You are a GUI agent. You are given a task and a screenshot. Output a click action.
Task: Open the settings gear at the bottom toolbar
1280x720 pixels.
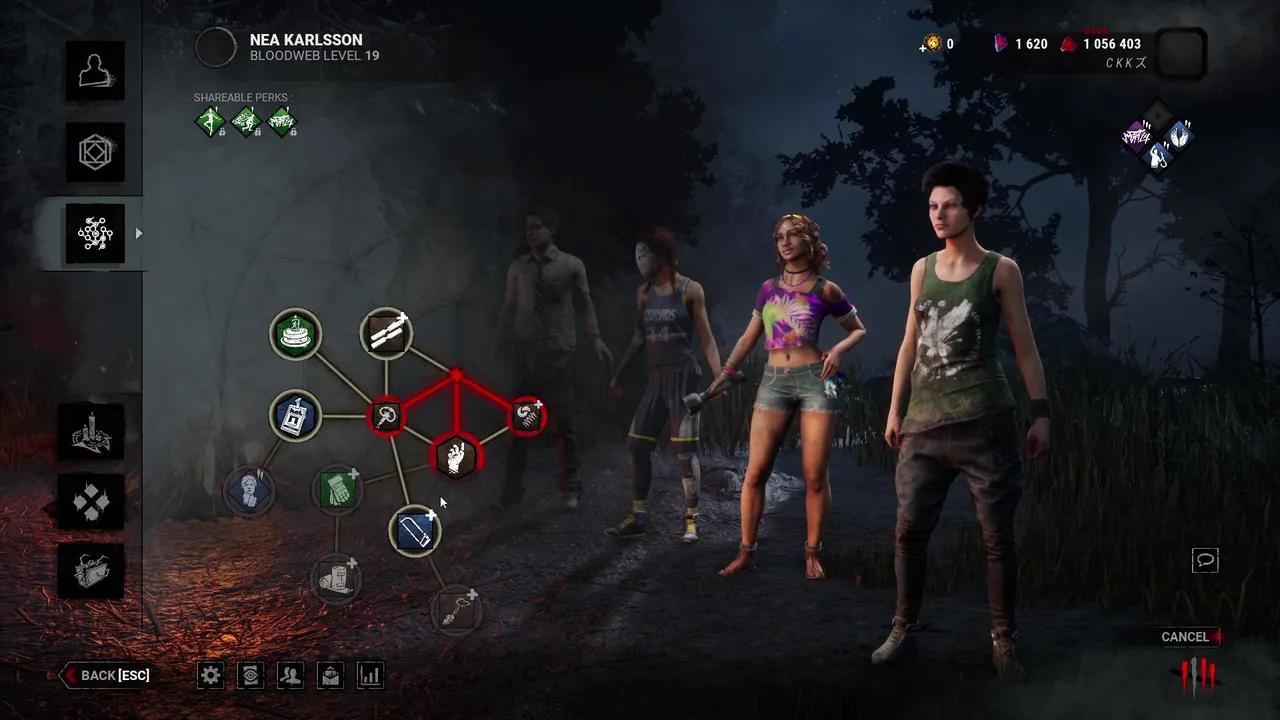pyautogui.click(x=210, y=675)
